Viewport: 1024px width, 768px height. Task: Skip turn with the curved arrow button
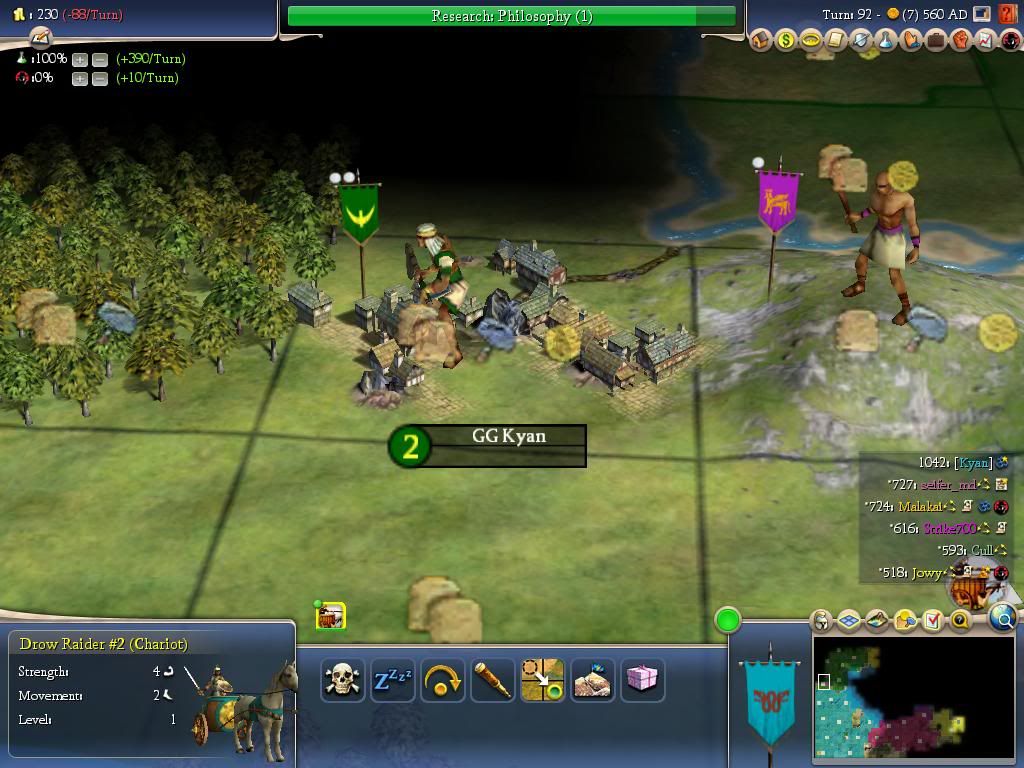pyautogui.click(x=443, y=680)
